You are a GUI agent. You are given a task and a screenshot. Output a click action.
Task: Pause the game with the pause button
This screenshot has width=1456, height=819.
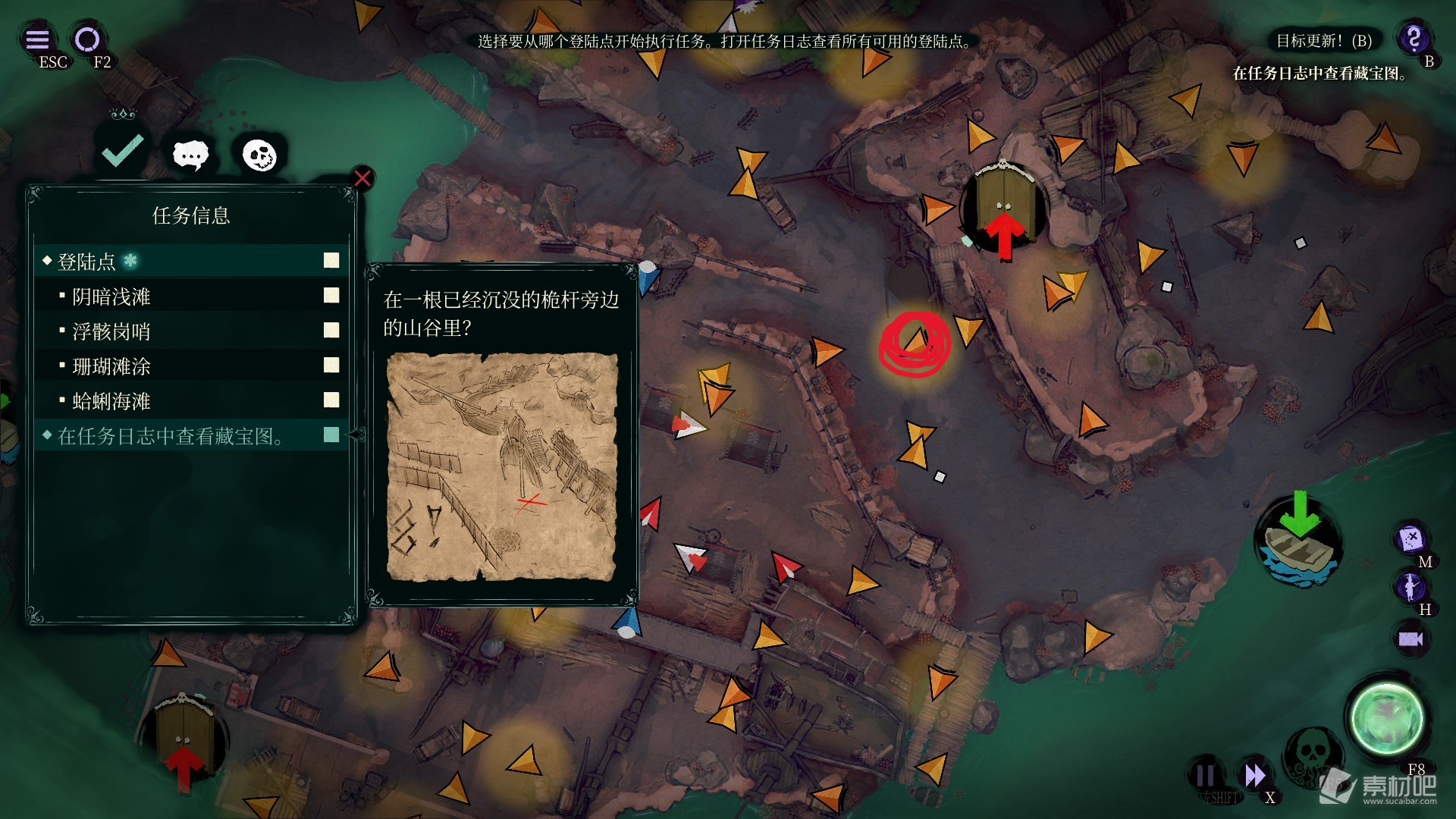tap(1204, 775)
